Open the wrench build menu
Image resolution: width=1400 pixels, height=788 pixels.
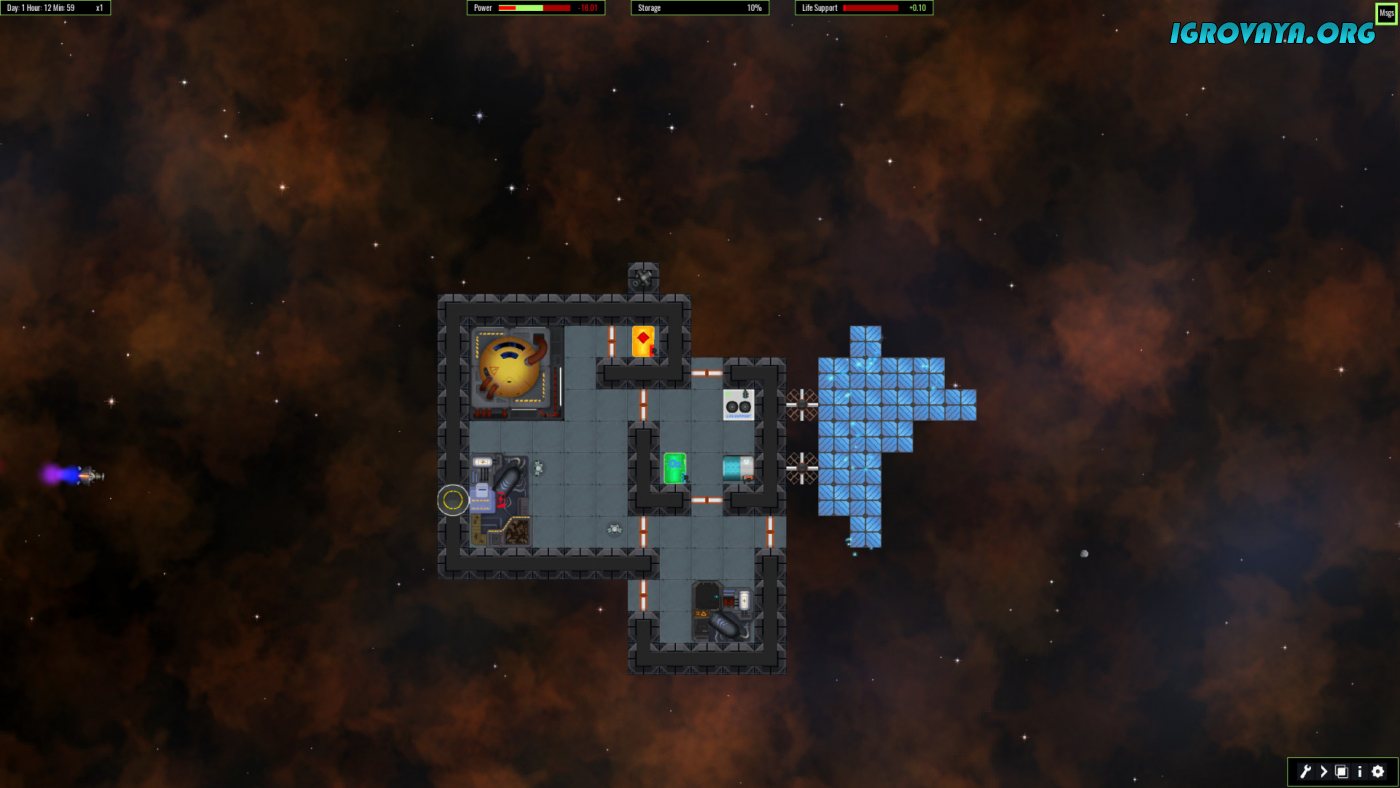tap(1305, 771)
